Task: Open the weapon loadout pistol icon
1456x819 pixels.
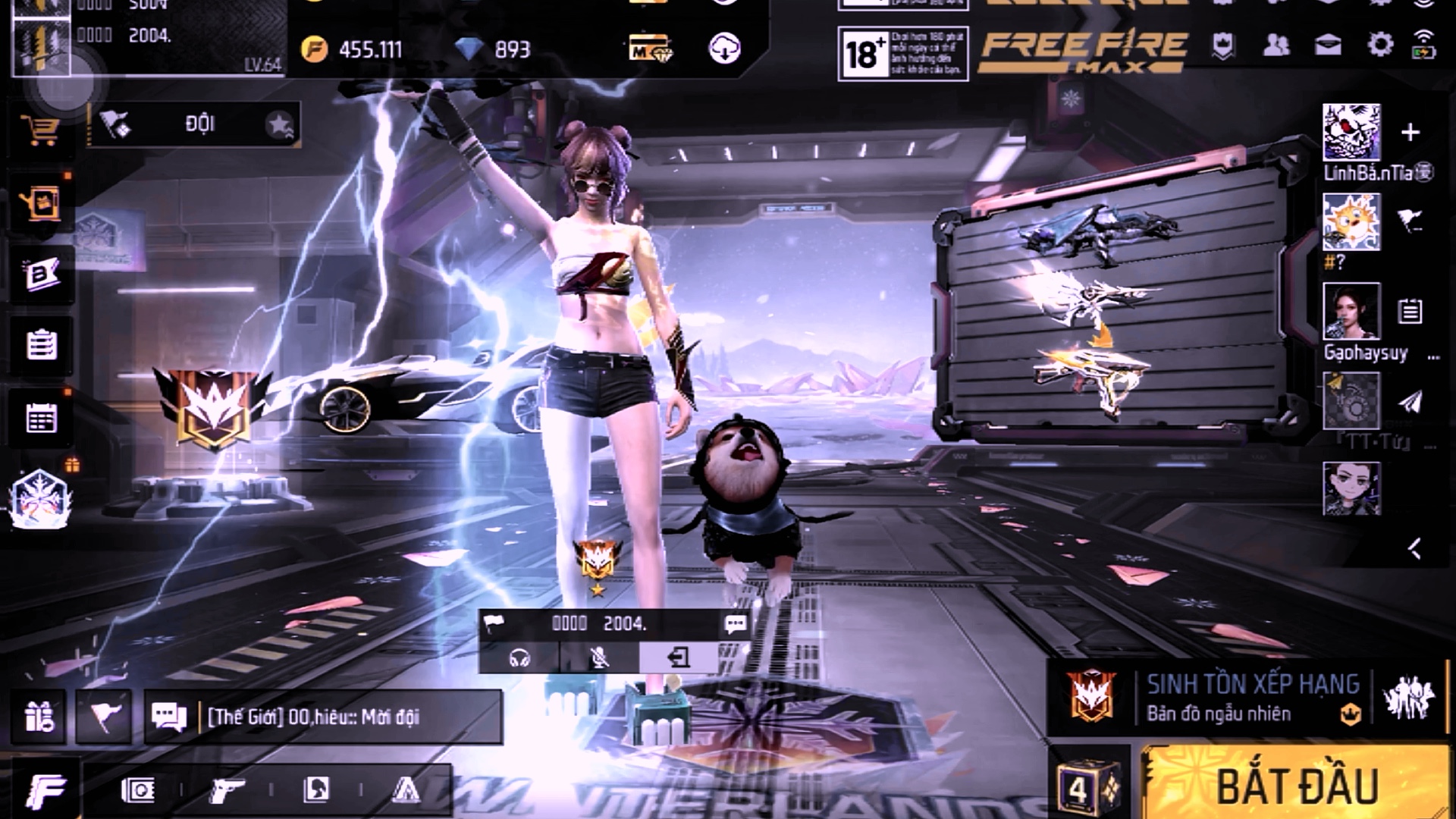Action: pyautogui.click(x=226, y=790)
